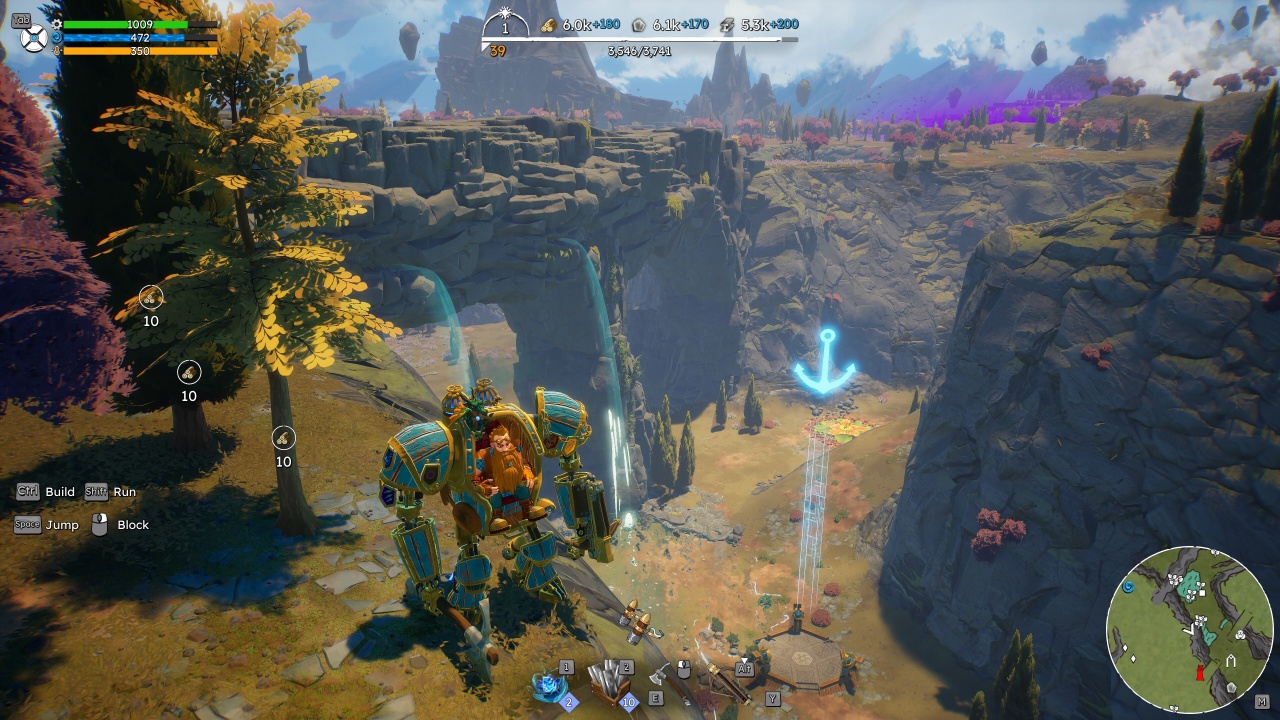Click the wood logs resource icon
The height and width of the screenshot is (720, 1280).
point(549,25)
